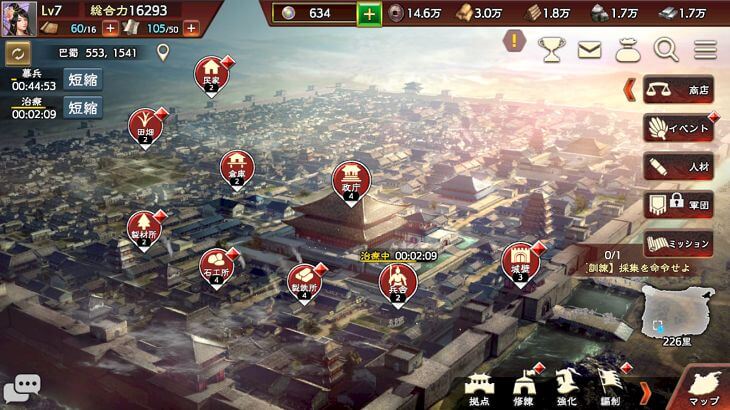
Task: Shorten the 治療 healing timer
Action: (83, 107)
